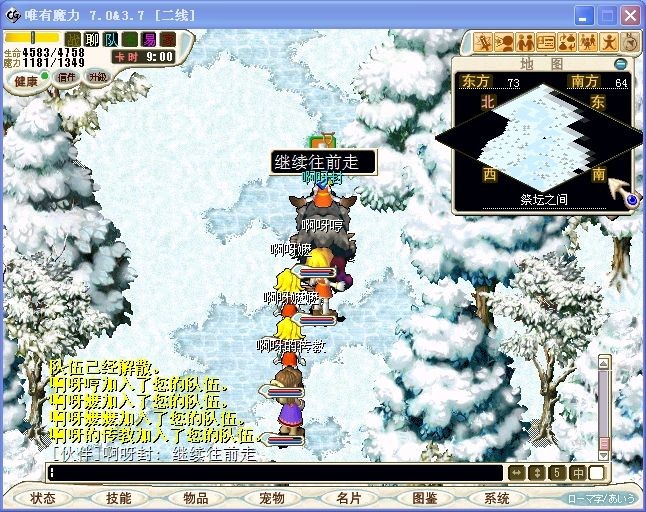This screenshot has height=512, width=646.
Task: Select the name card exchange action icon
Action: [545, 42]
